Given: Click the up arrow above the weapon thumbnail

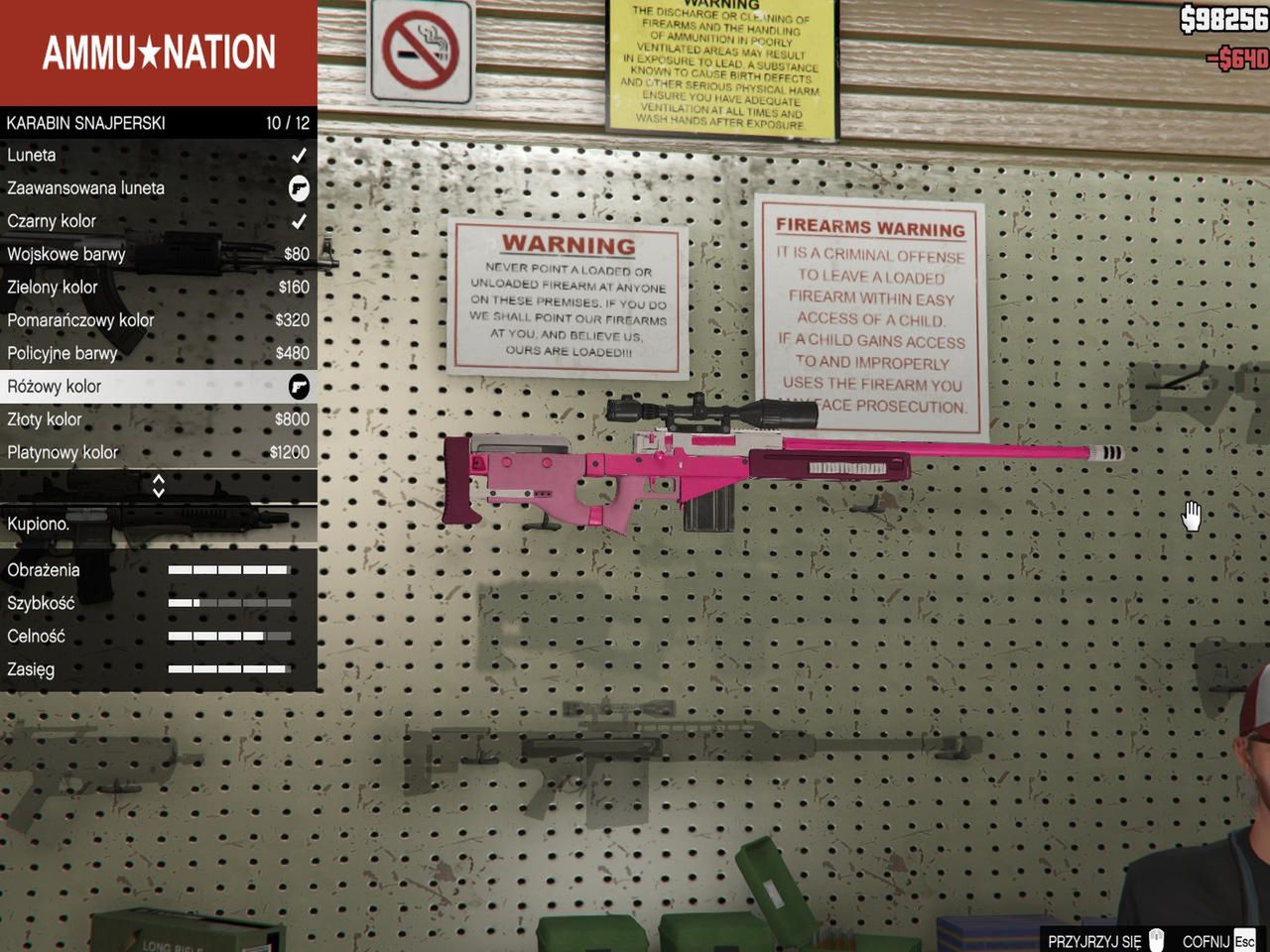Looking at the screenshot, I should click(159, 481).
